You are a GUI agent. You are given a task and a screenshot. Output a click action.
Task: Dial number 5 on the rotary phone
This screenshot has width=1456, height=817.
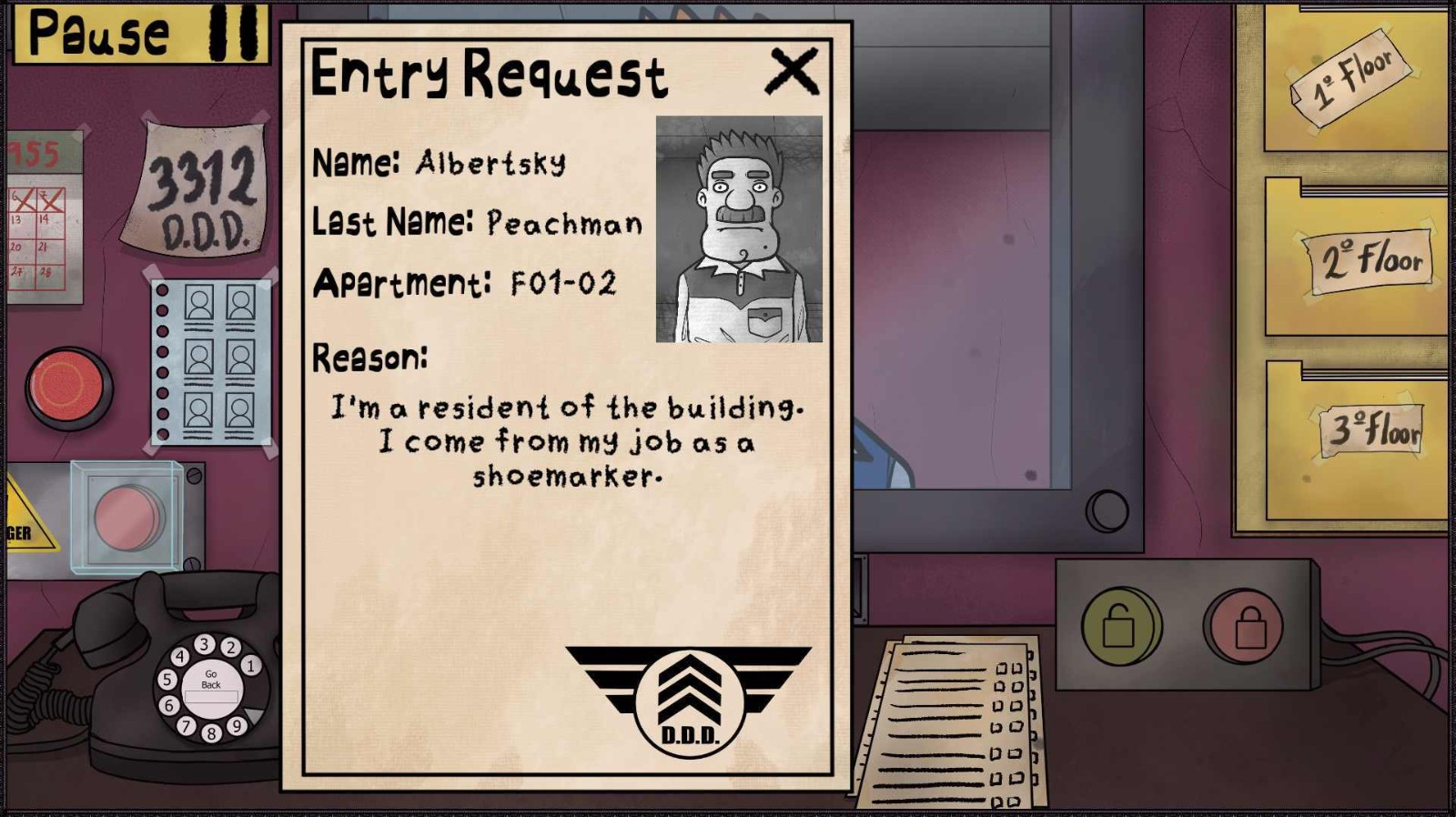[x=166, y=680]
